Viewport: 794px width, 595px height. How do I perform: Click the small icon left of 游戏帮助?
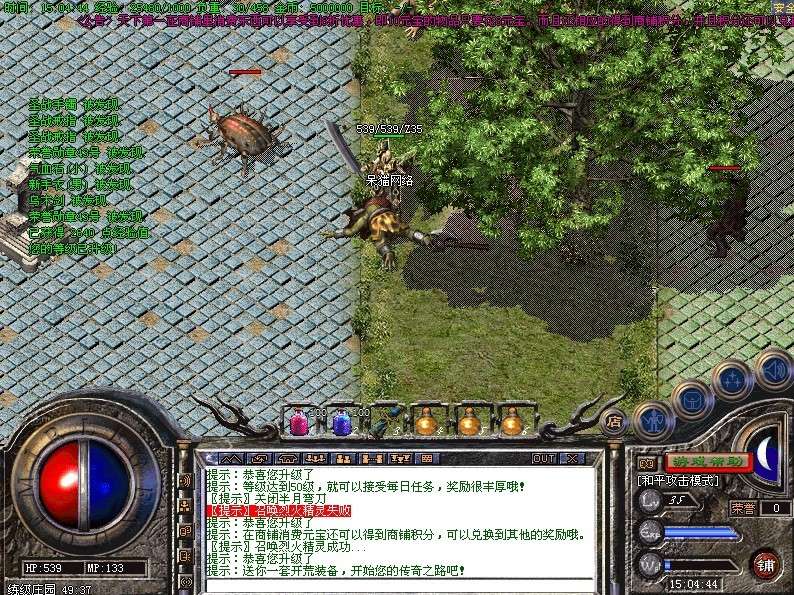pyautogui.click(x=648, y=463)
